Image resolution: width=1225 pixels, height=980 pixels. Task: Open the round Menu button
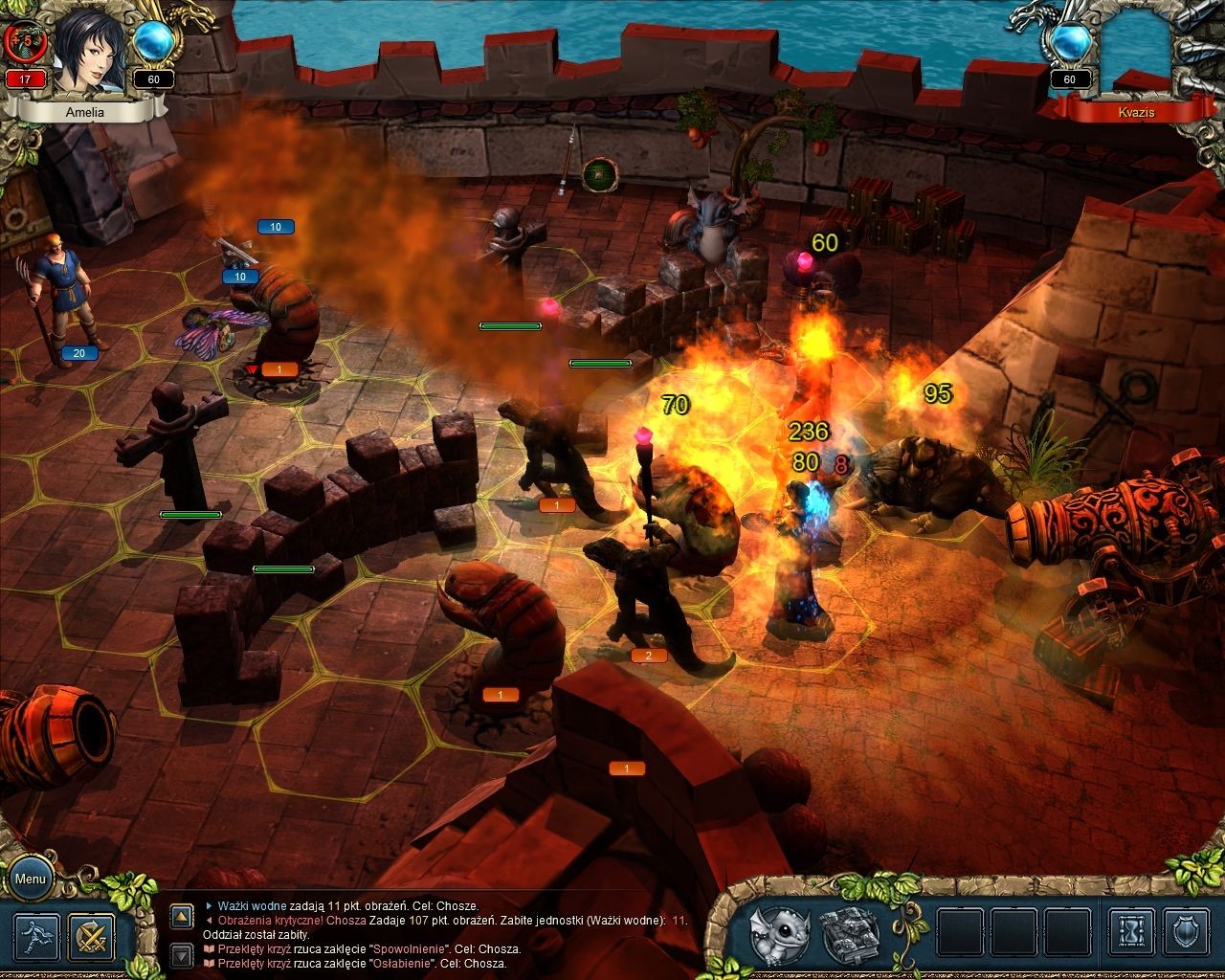tap(30, 879)
